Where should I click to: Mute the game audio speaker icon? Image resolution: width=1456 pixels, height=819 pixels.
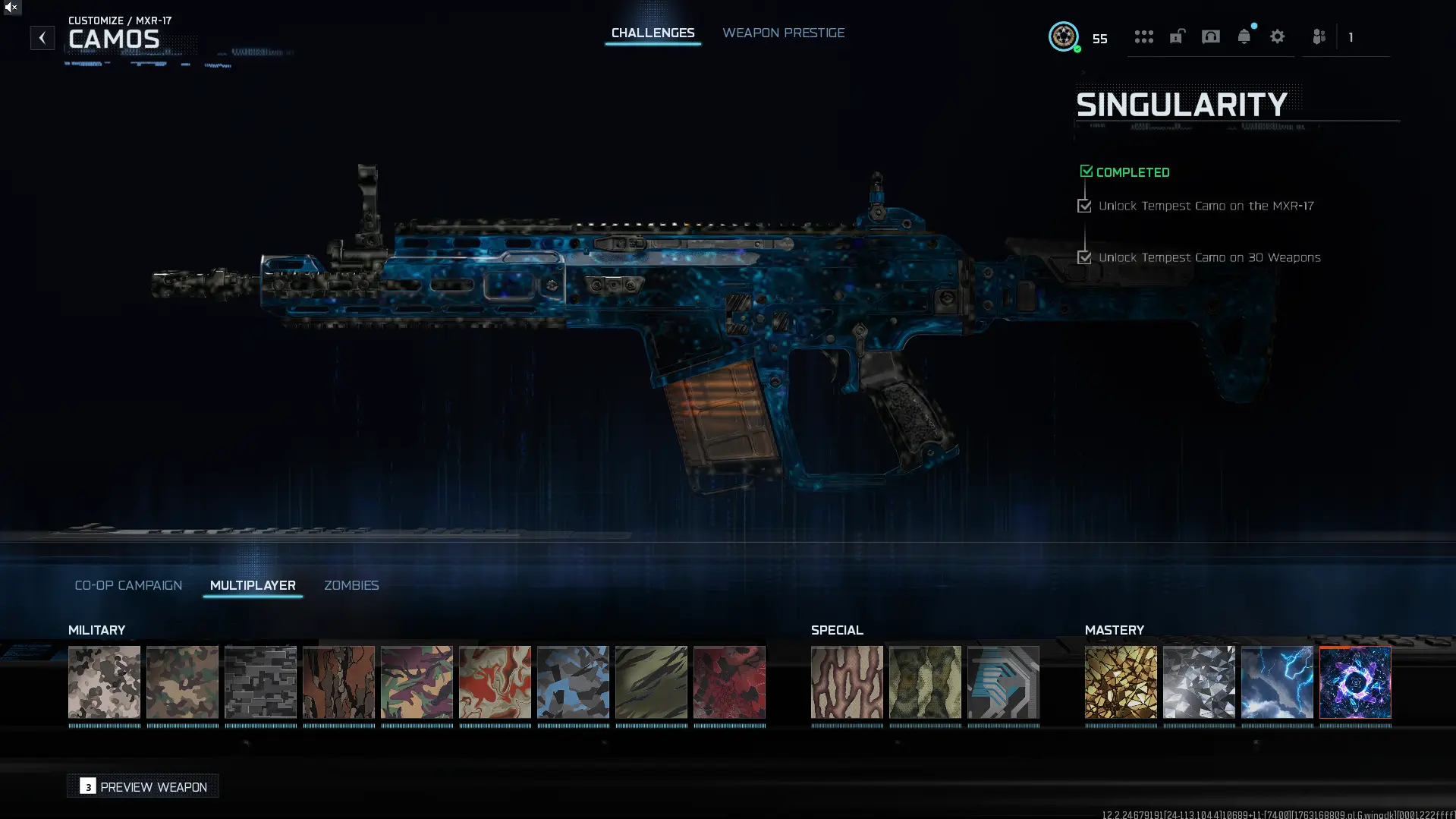tap(9, 9)
